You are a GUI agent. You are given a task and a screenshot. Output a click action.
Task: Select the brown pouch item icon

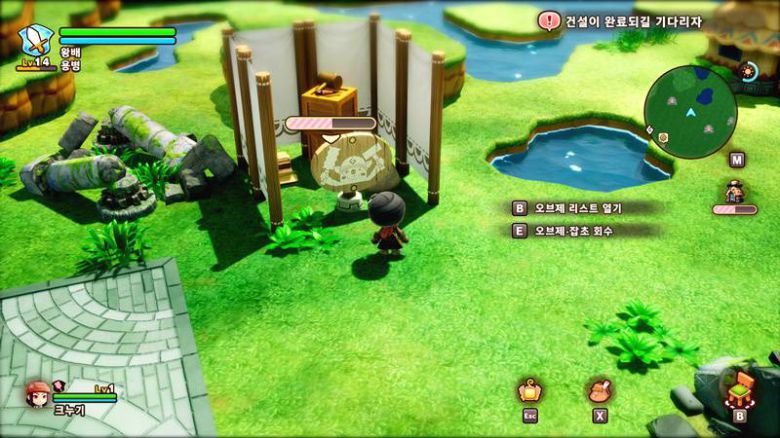coord(600,389)
